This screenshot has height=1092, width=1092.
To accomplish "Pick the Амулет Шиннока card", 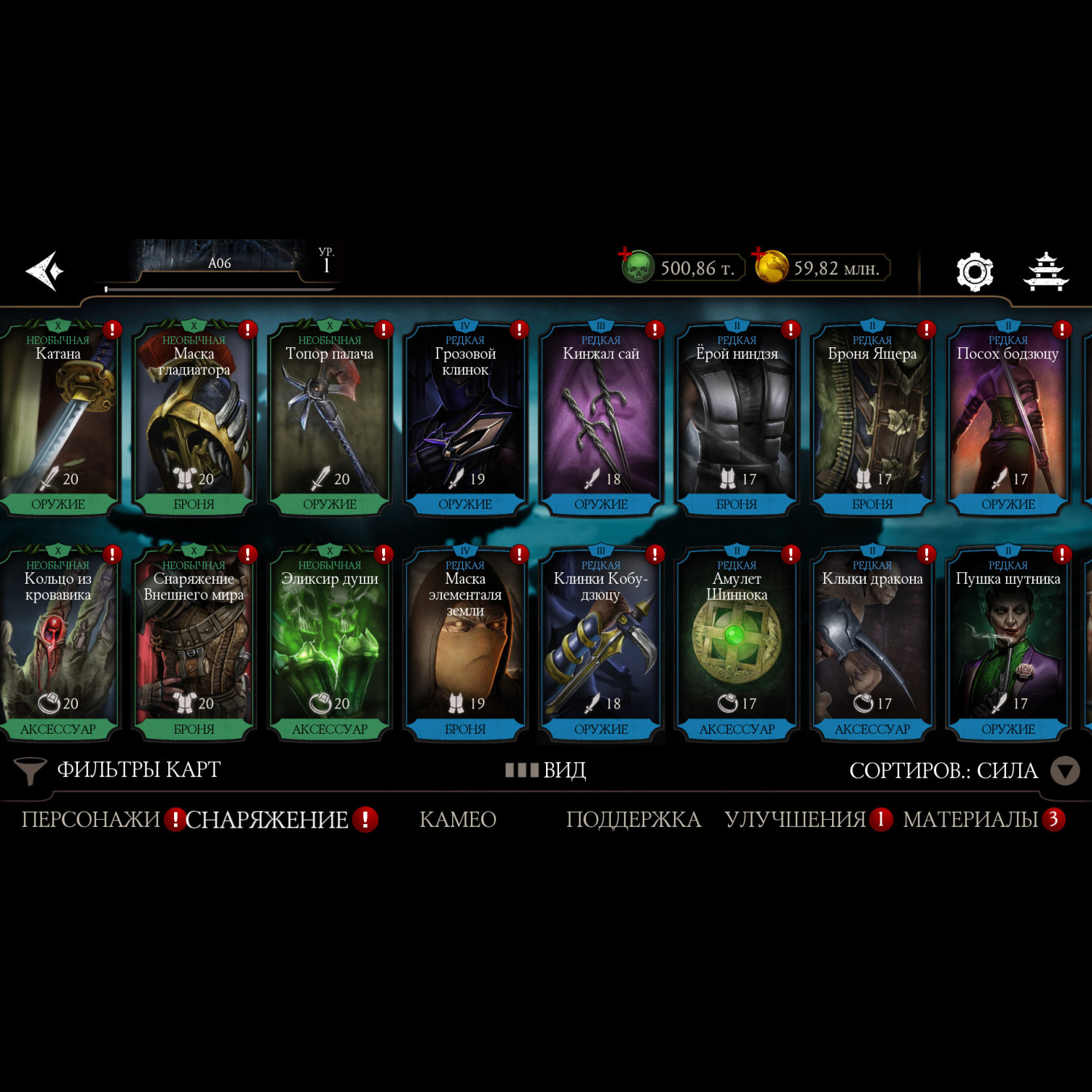I will [x=737, y=644].
